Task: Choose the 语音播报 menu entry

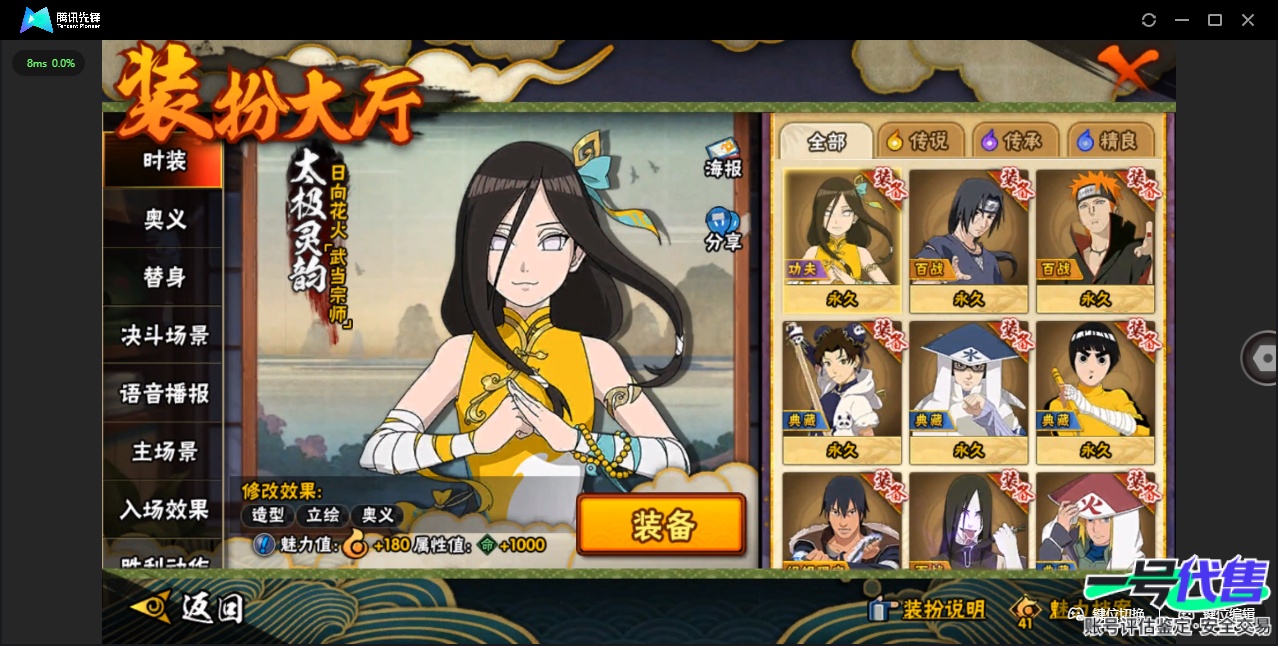Action: click(164, 393)
